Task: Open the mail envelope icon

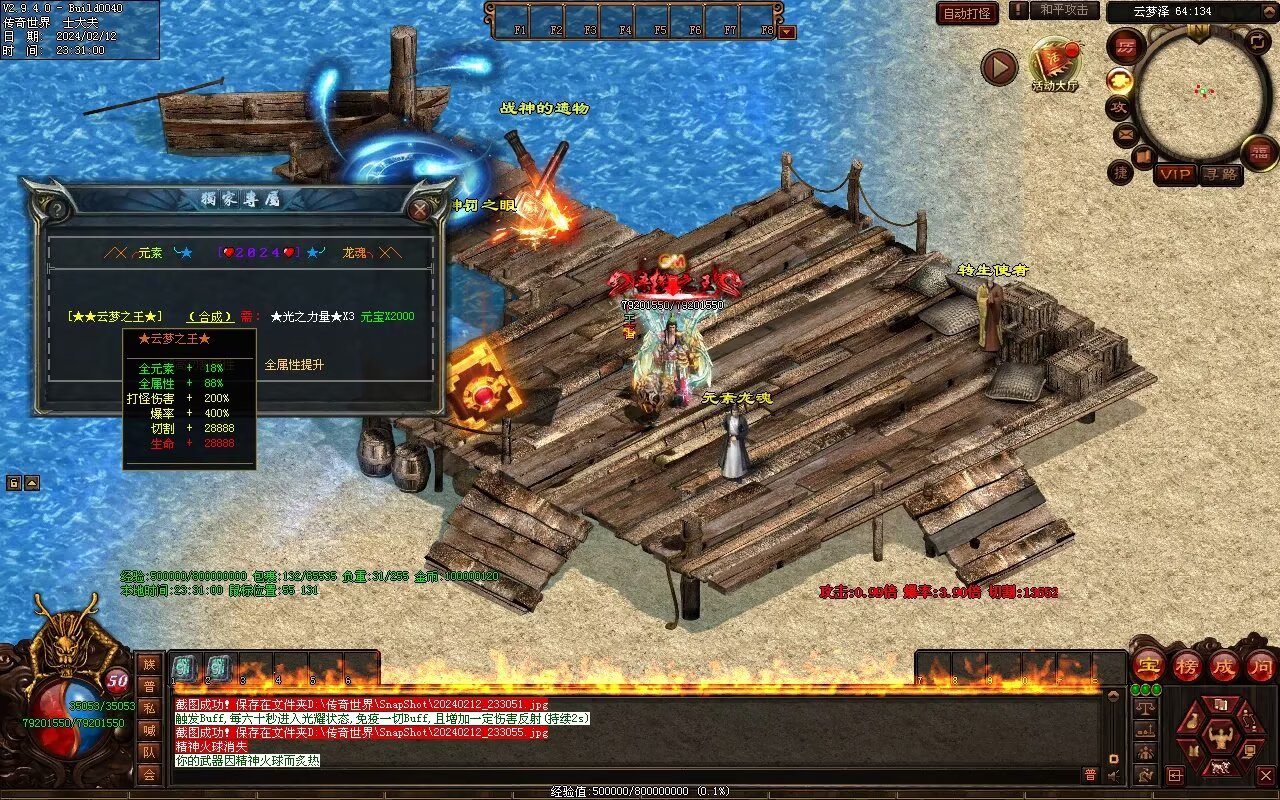Action: (1126, 134)
